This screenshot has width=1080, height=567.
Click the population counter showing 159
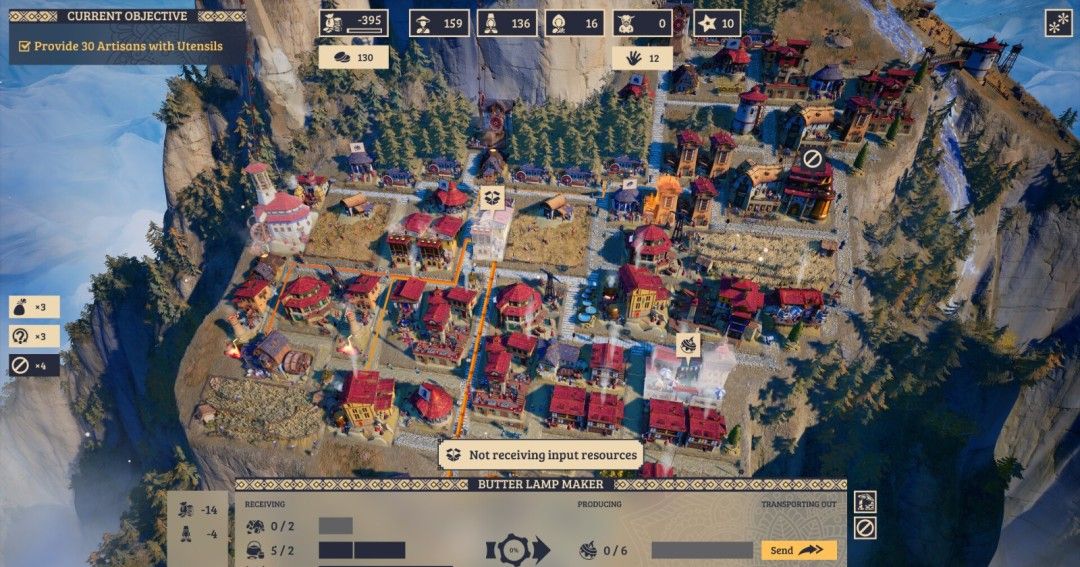tap(439, 23)
